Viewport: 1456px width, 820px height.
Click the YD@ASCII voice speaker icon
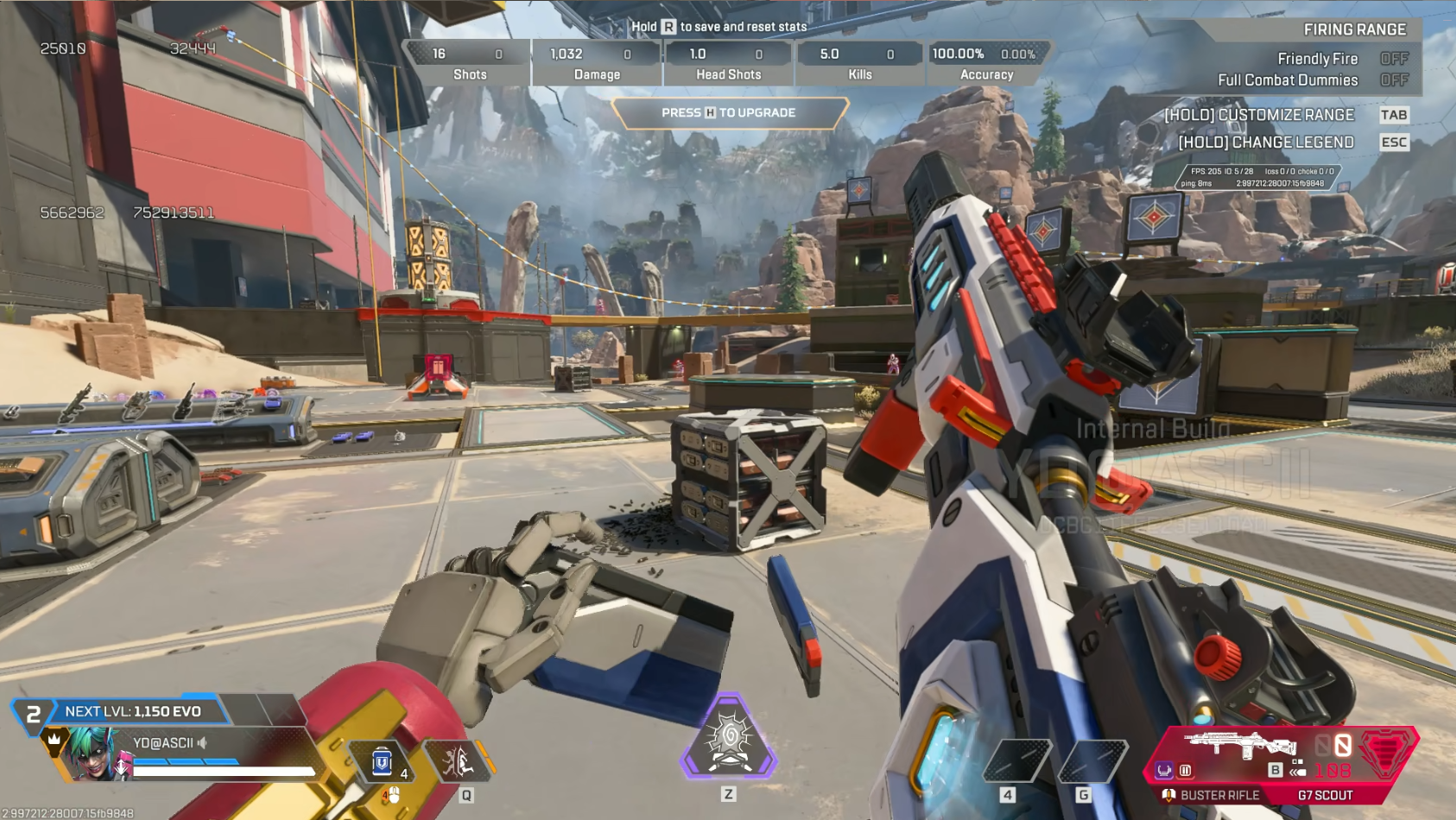coord(203,742)
